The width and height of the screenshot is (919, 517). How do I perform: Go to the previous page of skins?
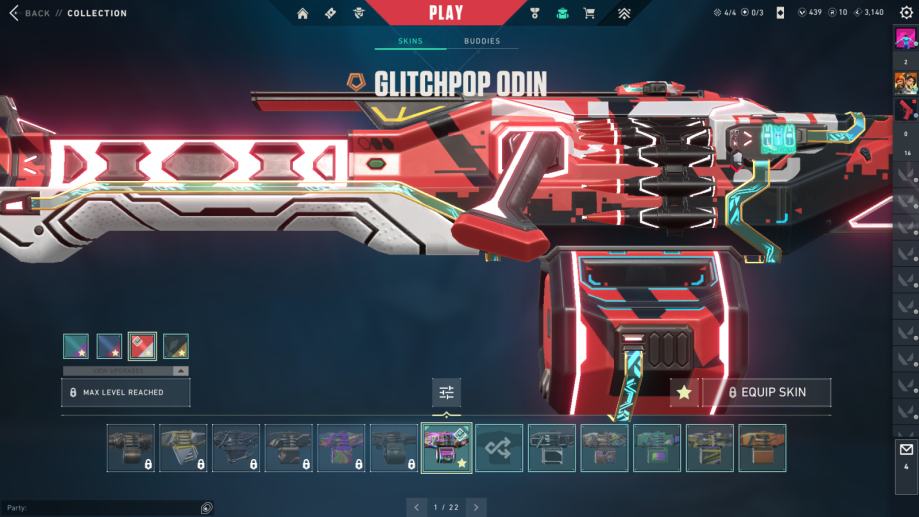click(417, 507)
